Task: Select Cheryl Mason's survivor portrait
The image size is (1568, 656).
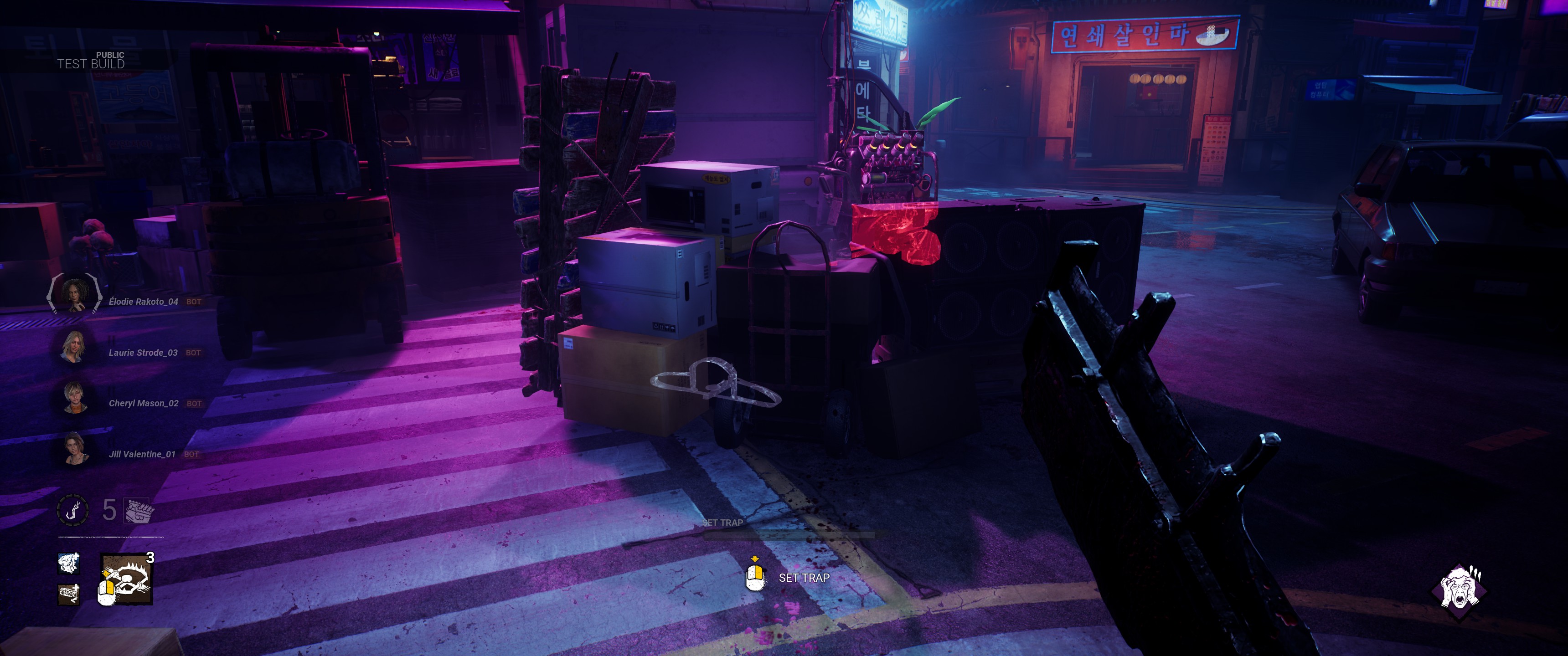Action: [74, 397]
